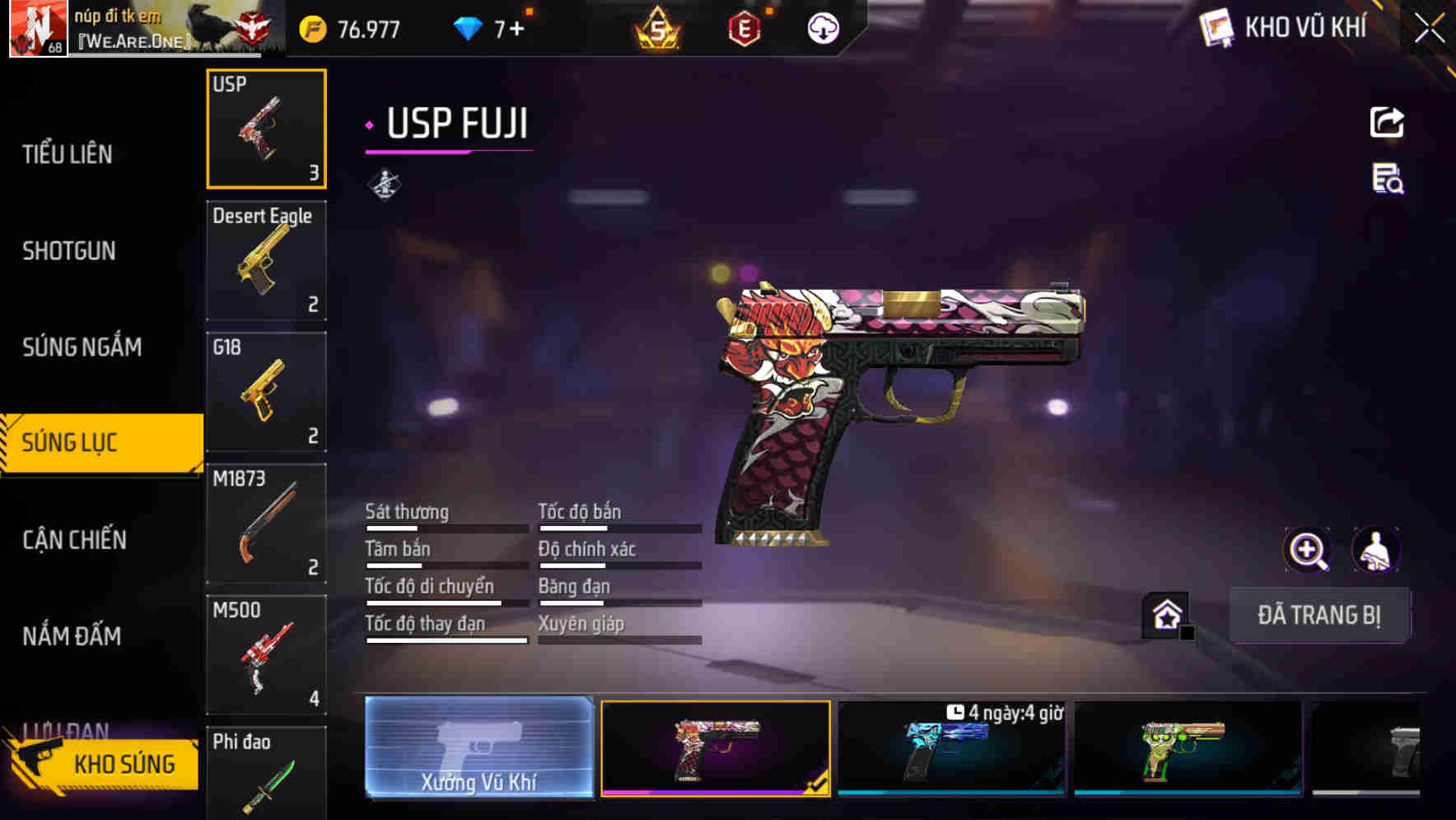Click the red E evolution badge
Viewport: 1456px width, 820px height.
[744, 27]
